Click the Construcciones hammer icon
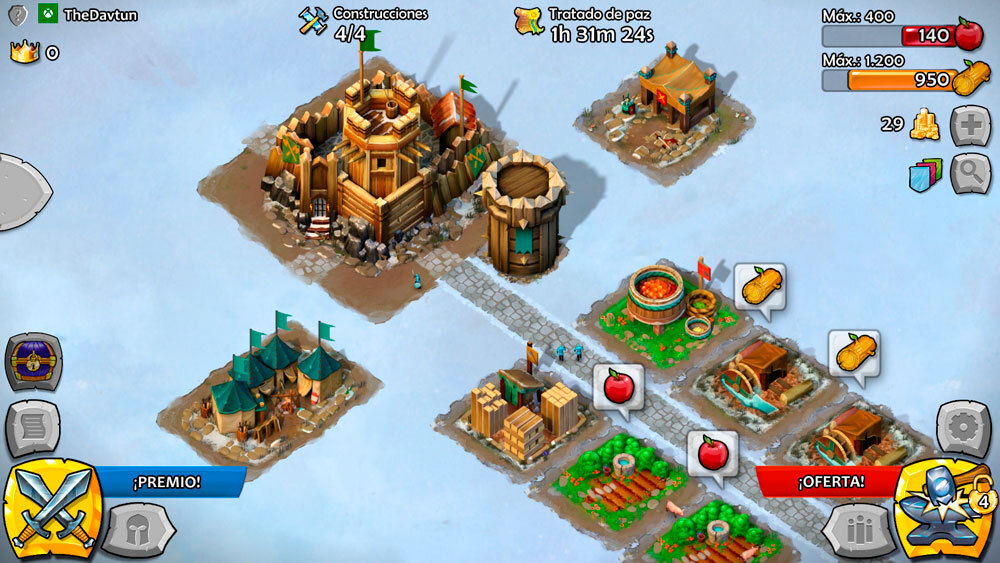 click(x=313, y=22)
